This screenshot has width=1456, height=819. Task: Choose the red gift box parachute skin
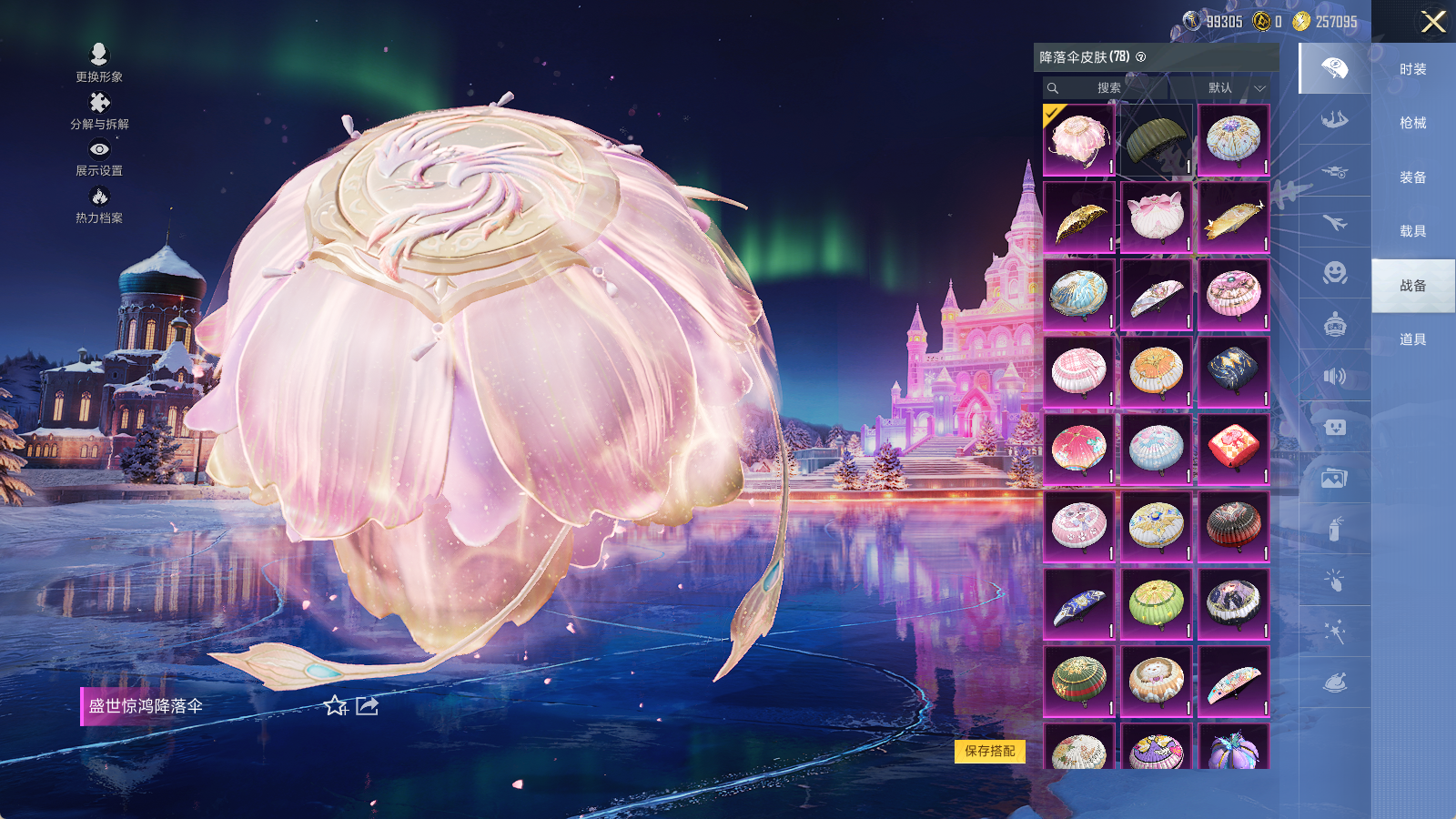click(x=1233, y=450)
